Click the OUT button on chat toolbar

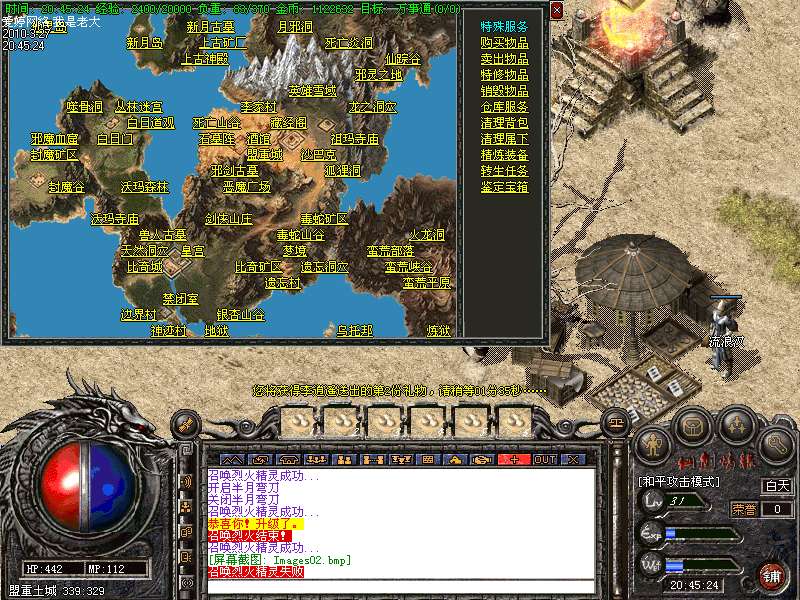click(544, 459)
